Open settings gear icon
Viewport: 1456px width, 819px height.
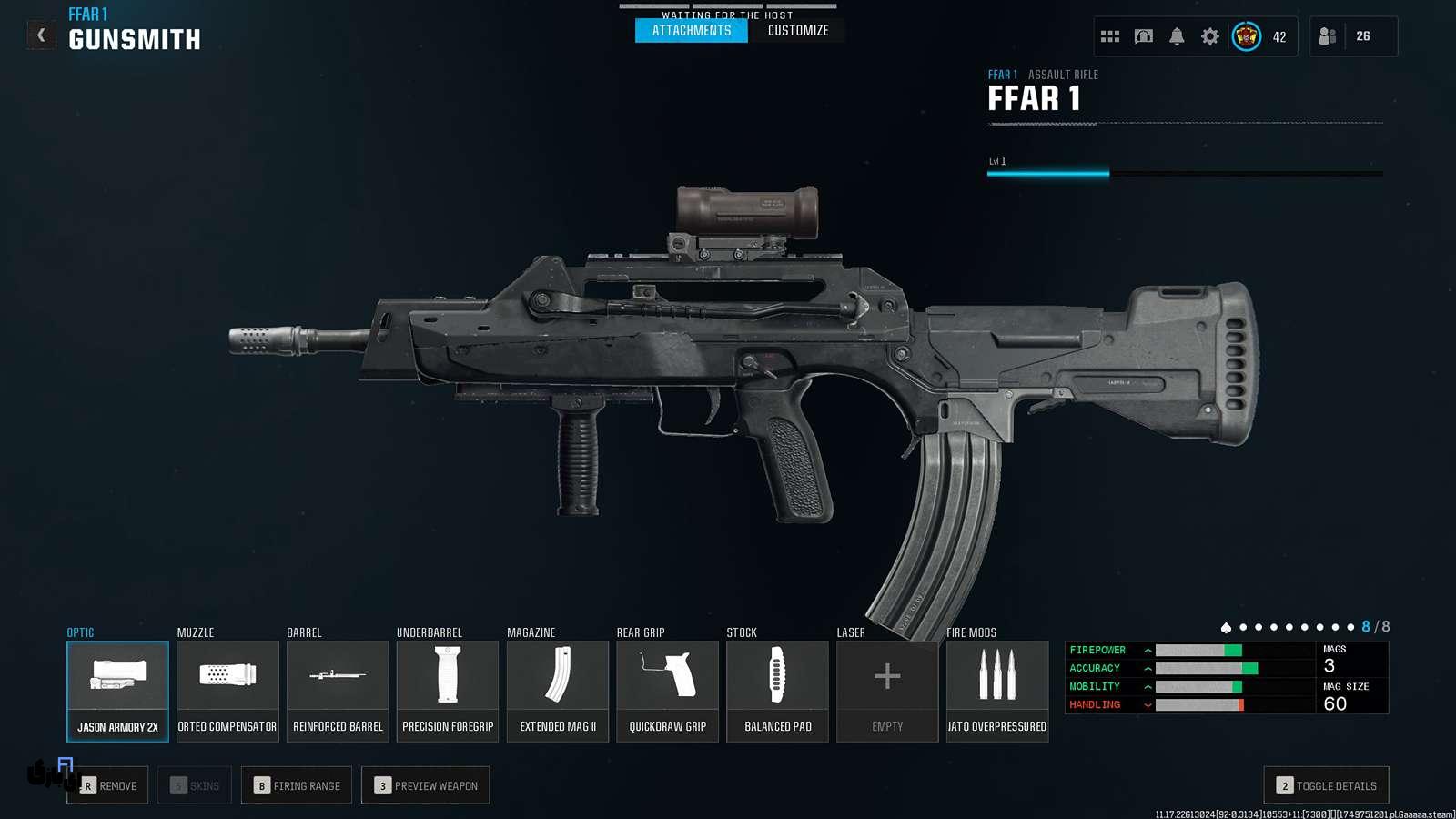point(1210,36)
